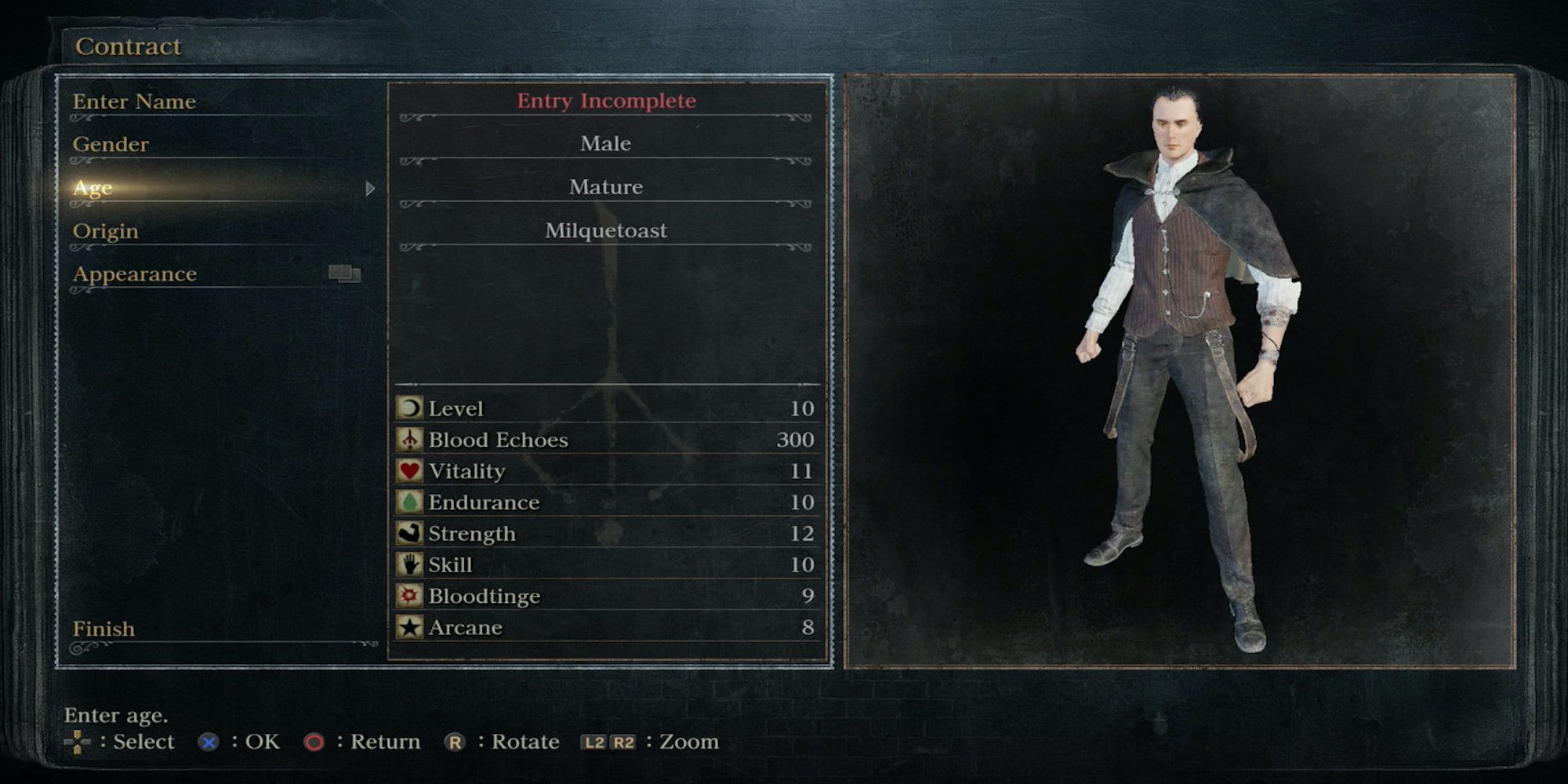Click the Level crescent moon icon
Image resolution: width=1568 pixels, height=784 pixels.
[x=411, y=408]
